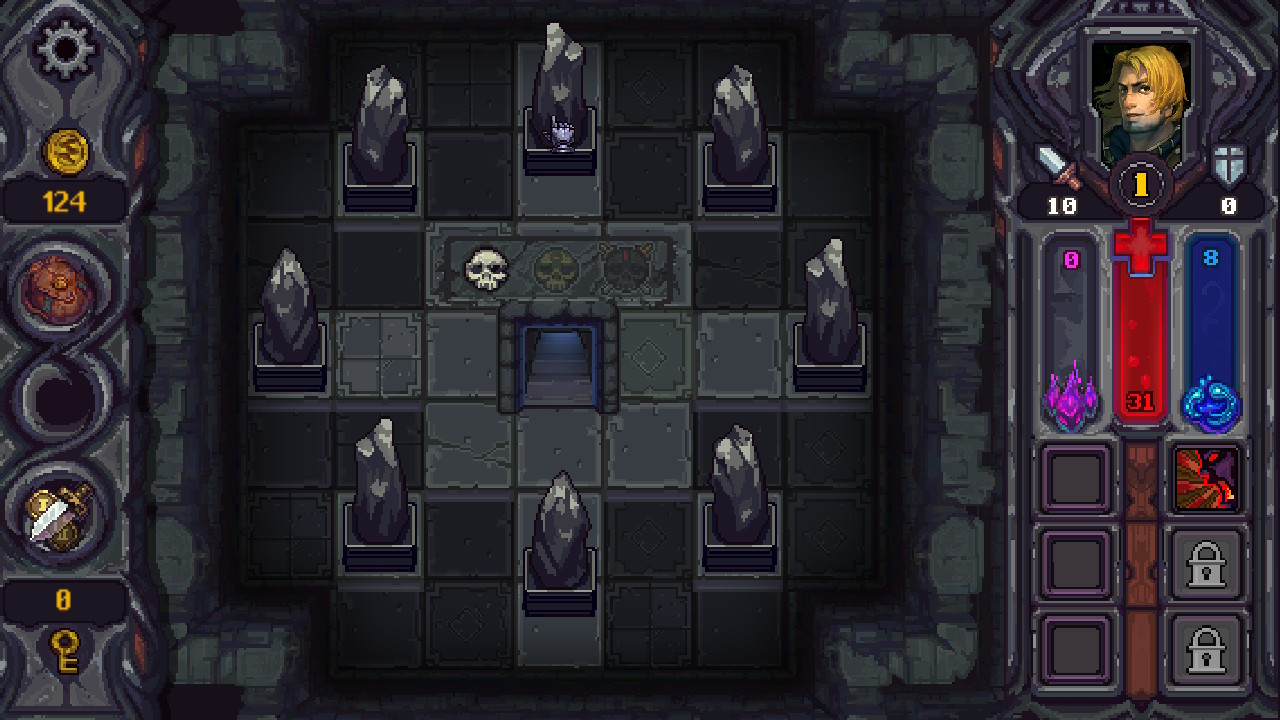The height and width of the screenshot is (720, 1280).
Task: Click the gauntlet on the top pedestal
Action: tap(560, 130)
